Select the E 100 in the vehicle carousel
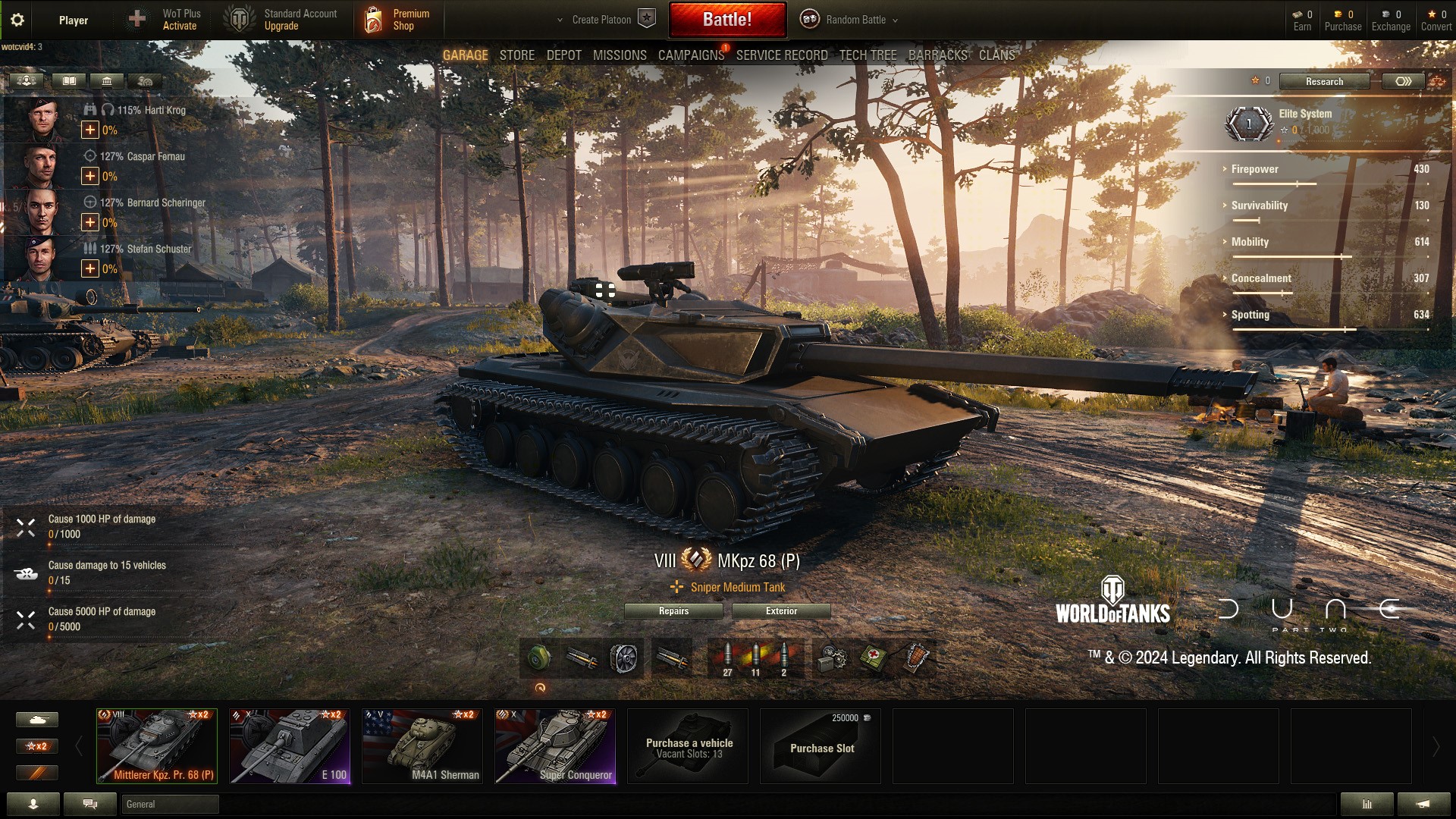Viewport: 1456px width, 819px height. (x=289, y=745)
